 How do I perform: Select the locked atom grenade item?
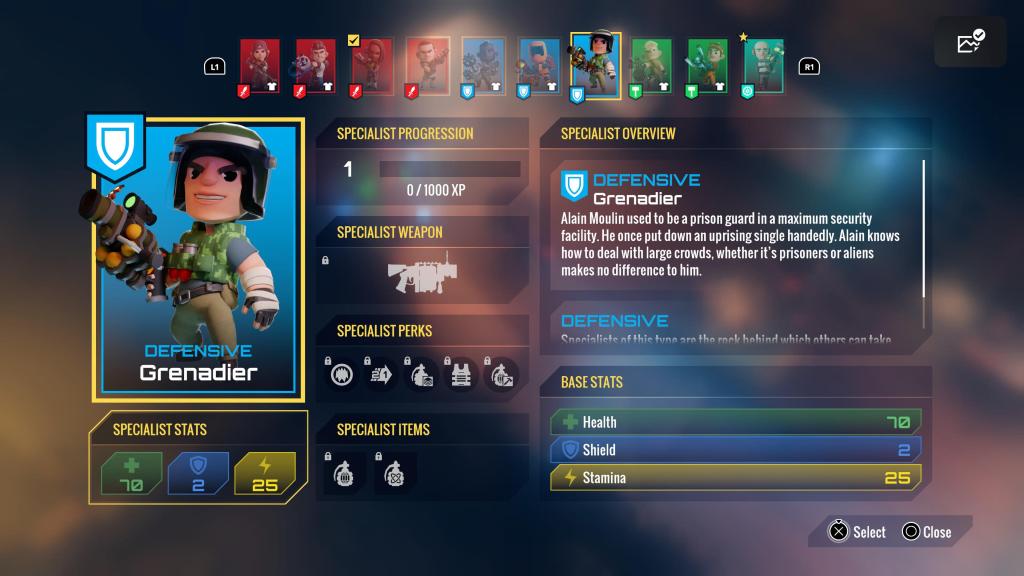(395, 472)
